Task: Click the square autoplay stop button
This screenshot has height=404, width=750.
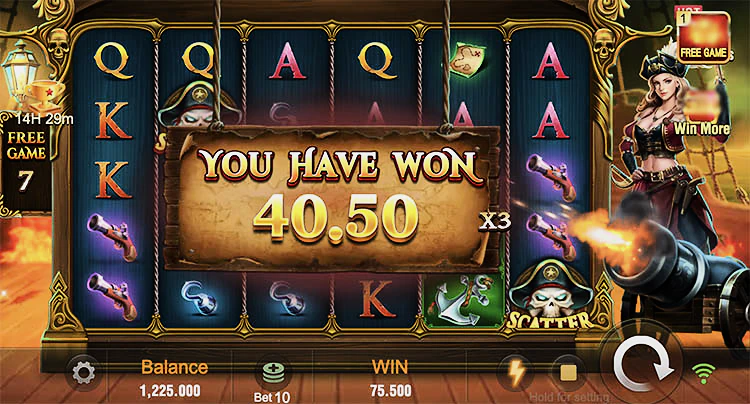Action: [566, 372]
